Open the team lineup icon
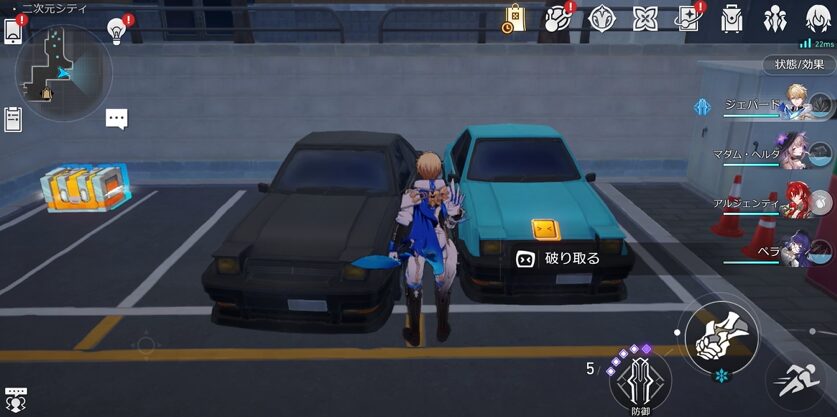Screen dimensions: 837x417 (776, 19)
